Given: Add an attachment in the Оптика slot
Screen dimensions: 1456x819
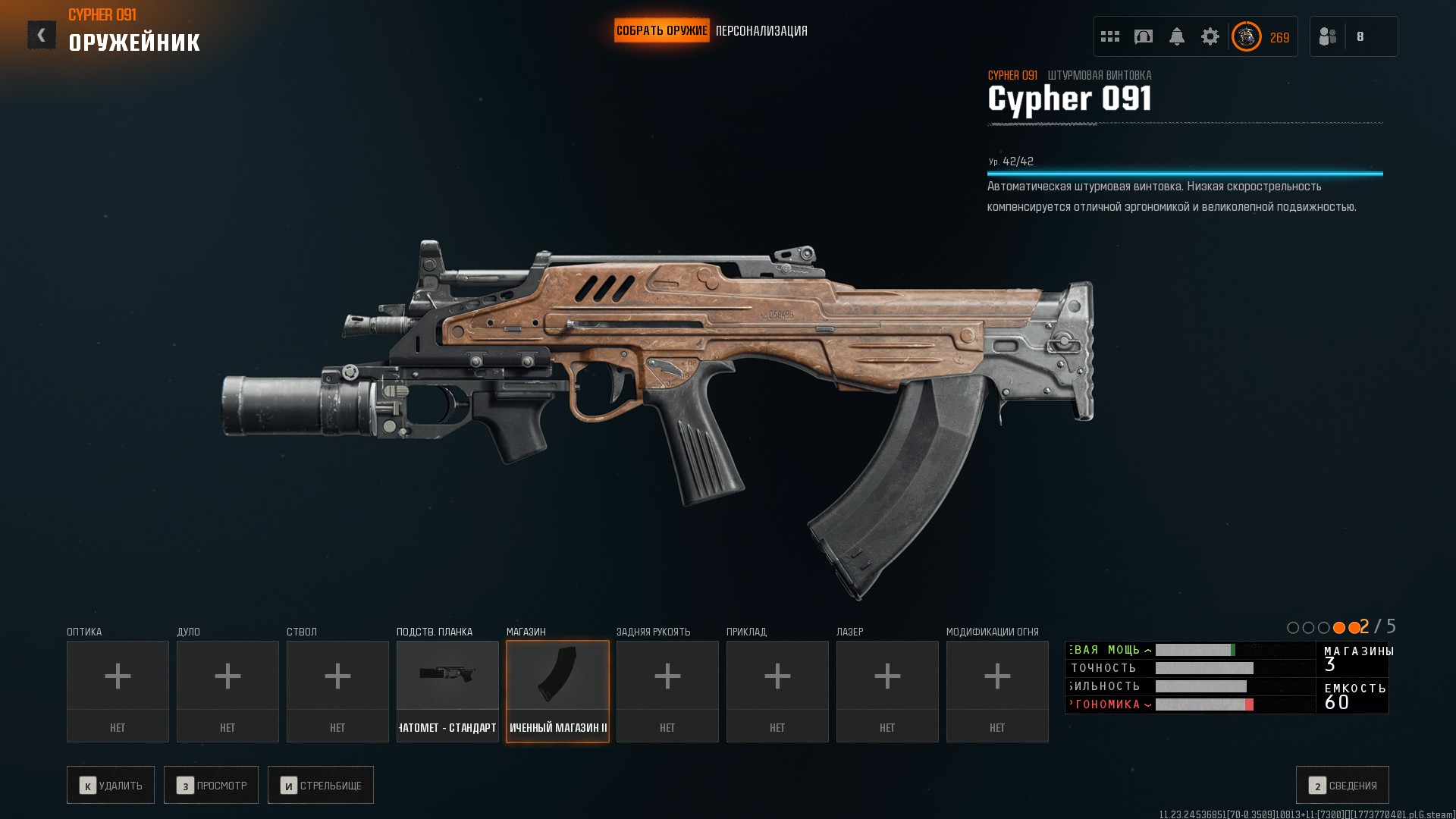Looking at the screenshot, I should pyautogui.click(x=118, y=691).
